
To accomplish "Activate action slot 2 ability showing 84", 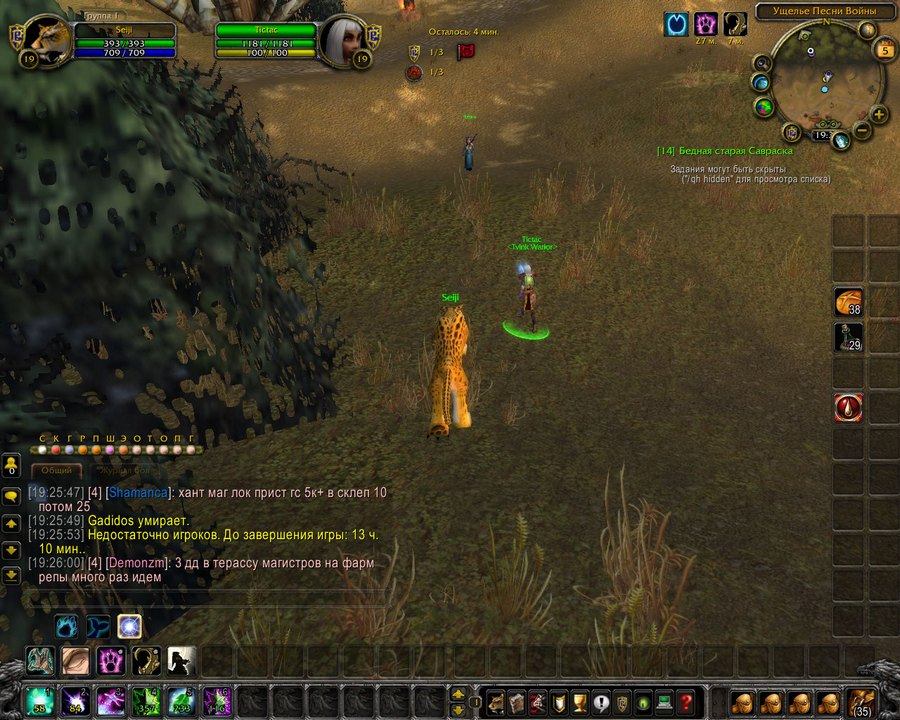I will tap(76, 701).
